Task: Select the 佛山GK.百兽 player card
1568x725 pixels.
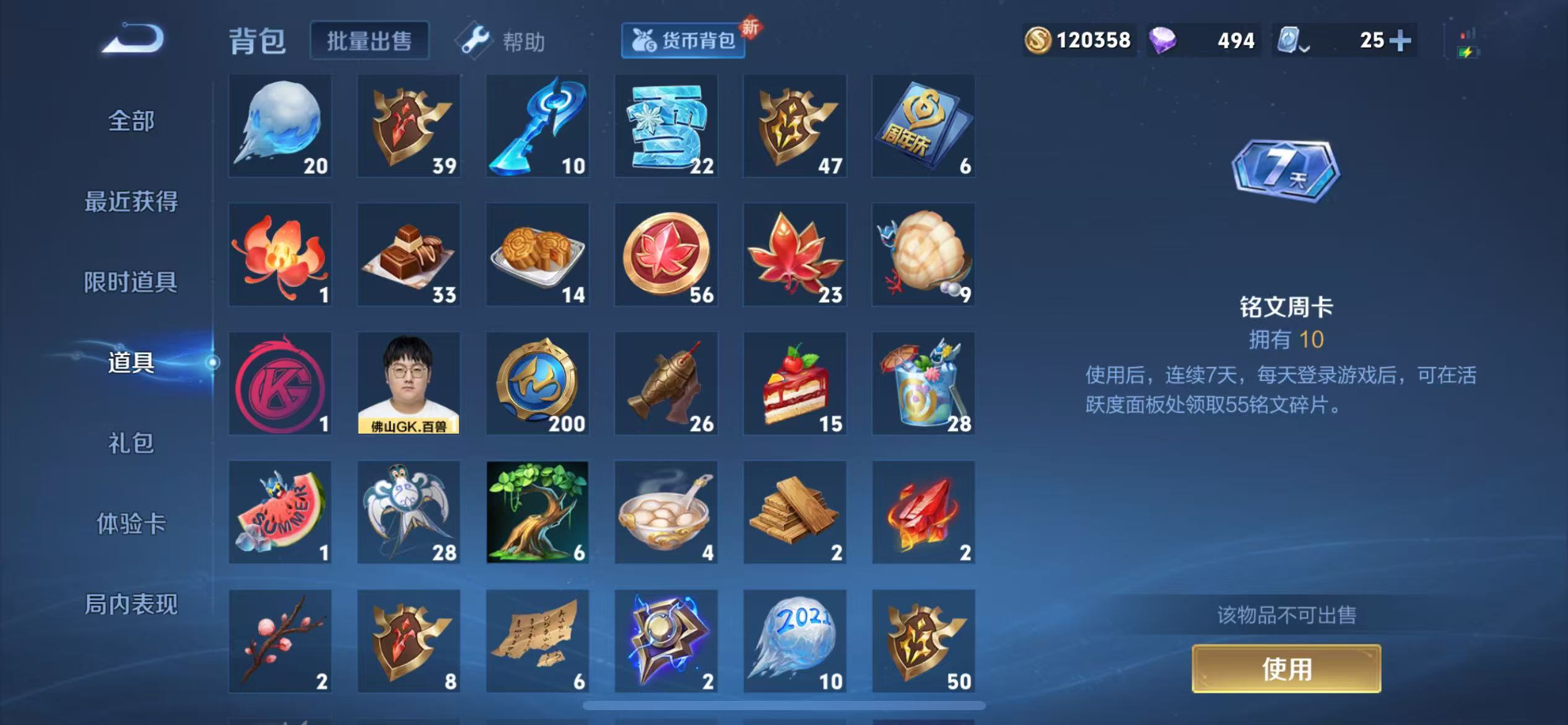Action: 409,383
